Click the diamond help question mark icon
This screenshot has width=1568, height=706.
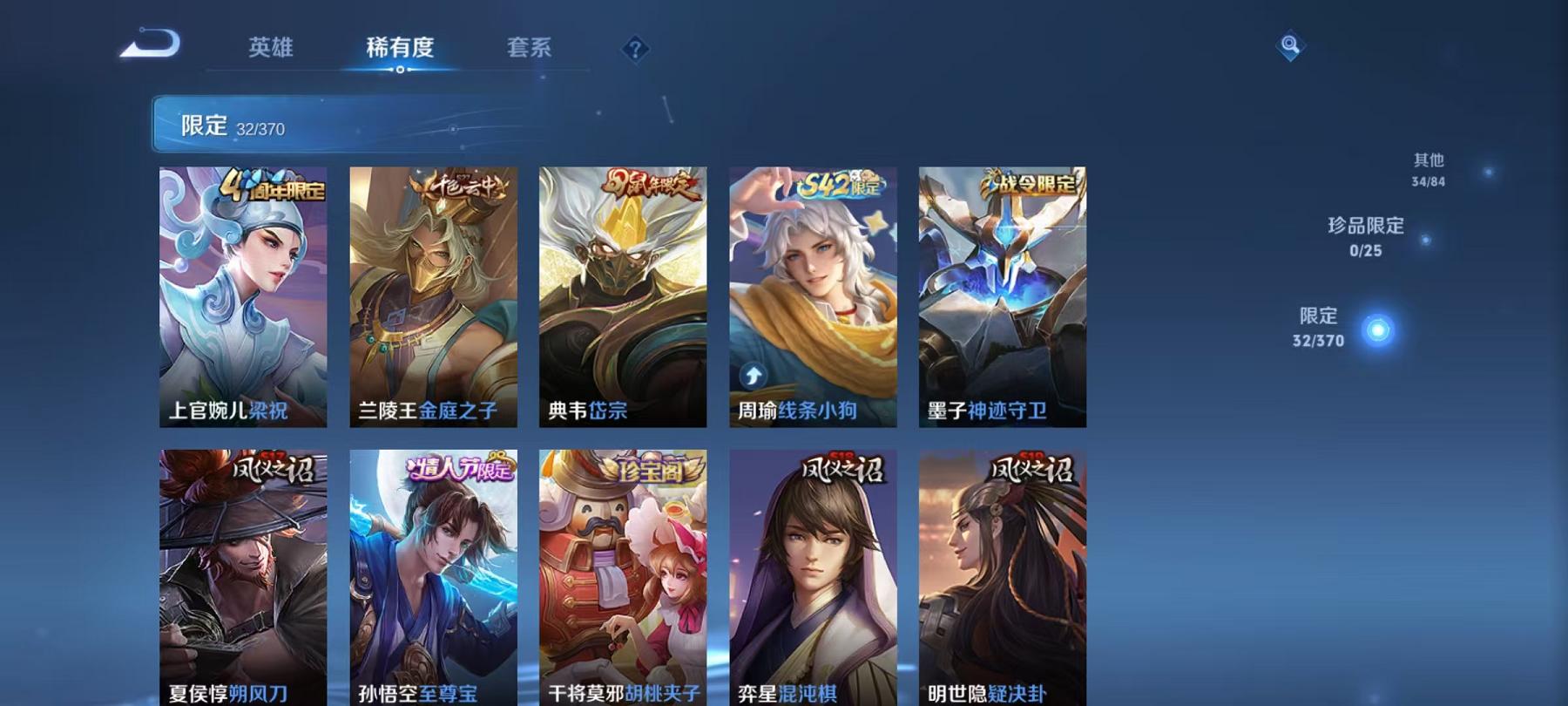point(635,48)
